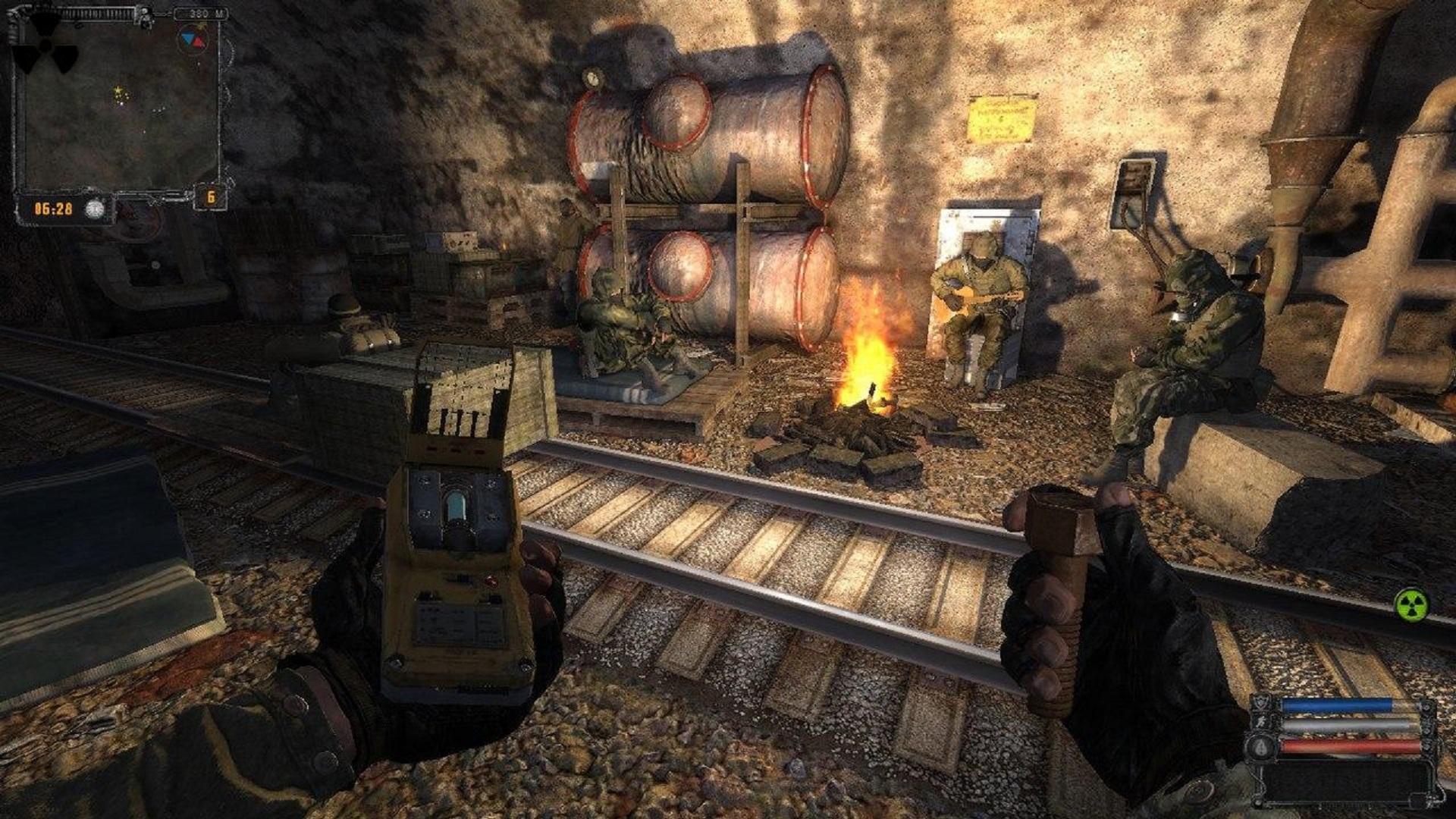Image resolution: width=1456 pixels, height=819 pixels.
Task: Click the armor shield icon by the blue bar
Action: (x=1260, y=702)
